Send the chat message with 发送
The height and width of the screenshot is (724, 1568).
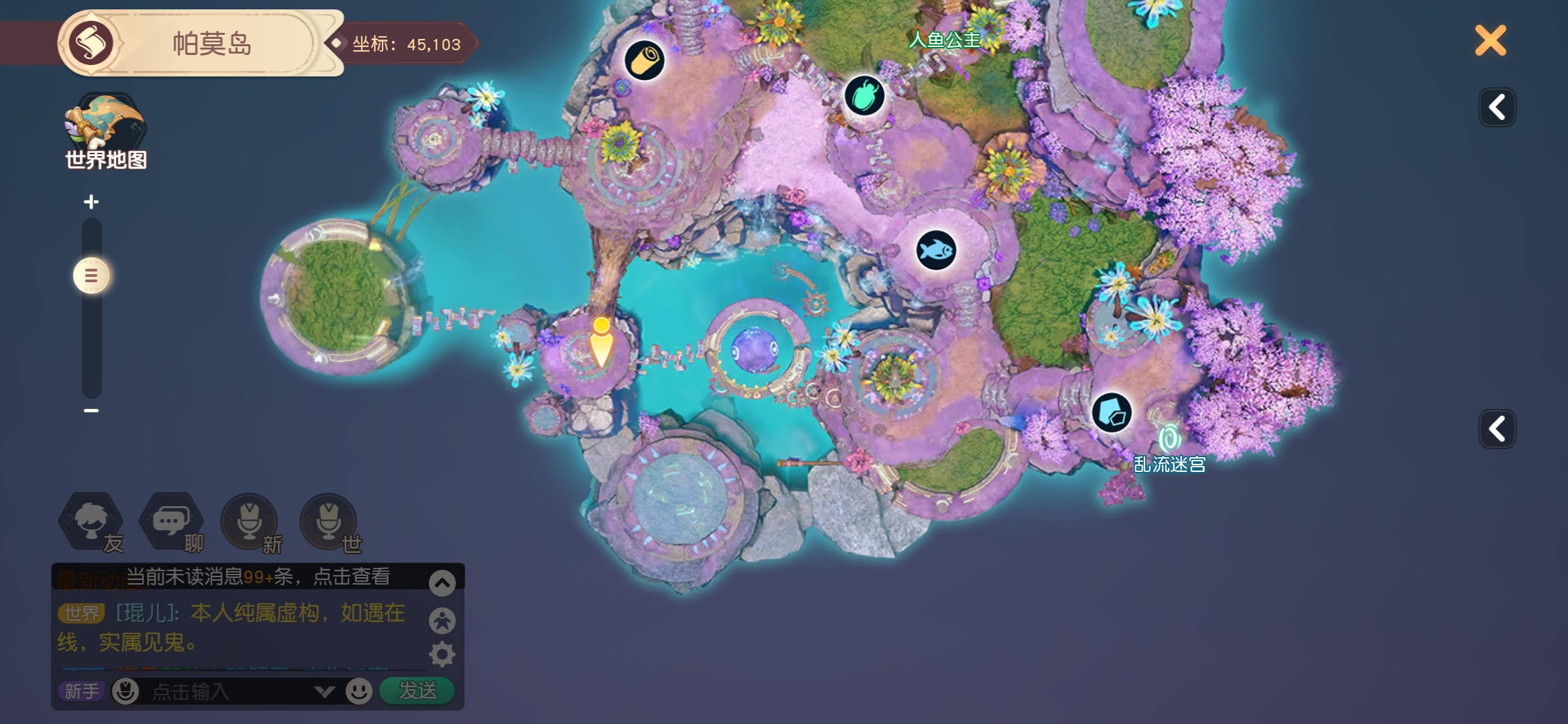[x=417, y=690]
